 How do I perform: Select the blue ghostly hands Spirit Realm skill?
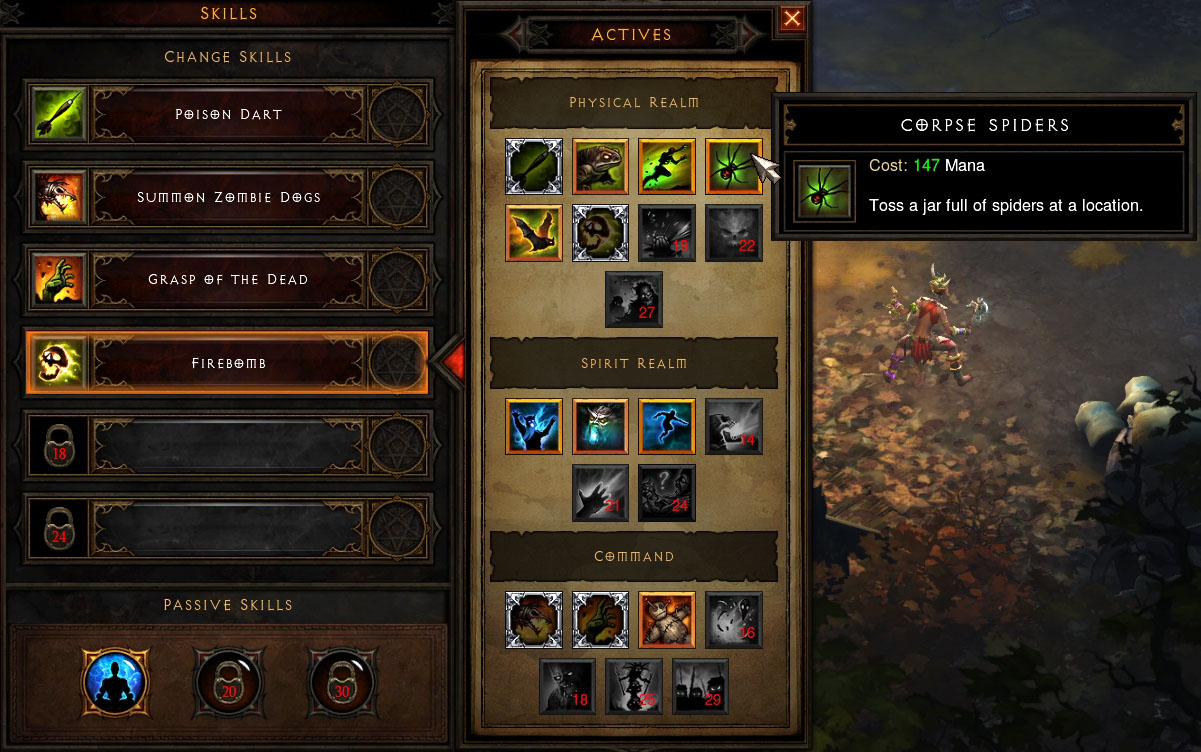534,427
